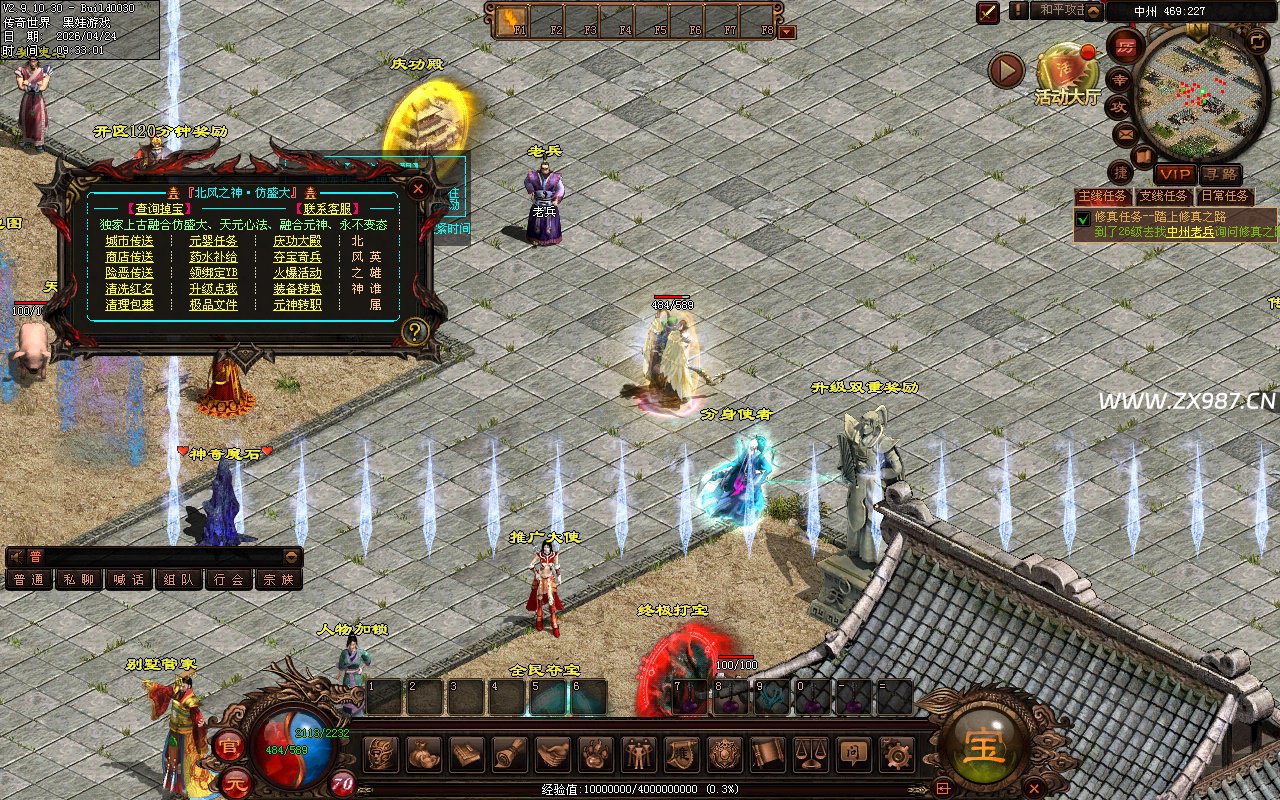Activate the 寻路 pathfinding button
This screenshot has height=800, width=1280.
click(1220, 174)
